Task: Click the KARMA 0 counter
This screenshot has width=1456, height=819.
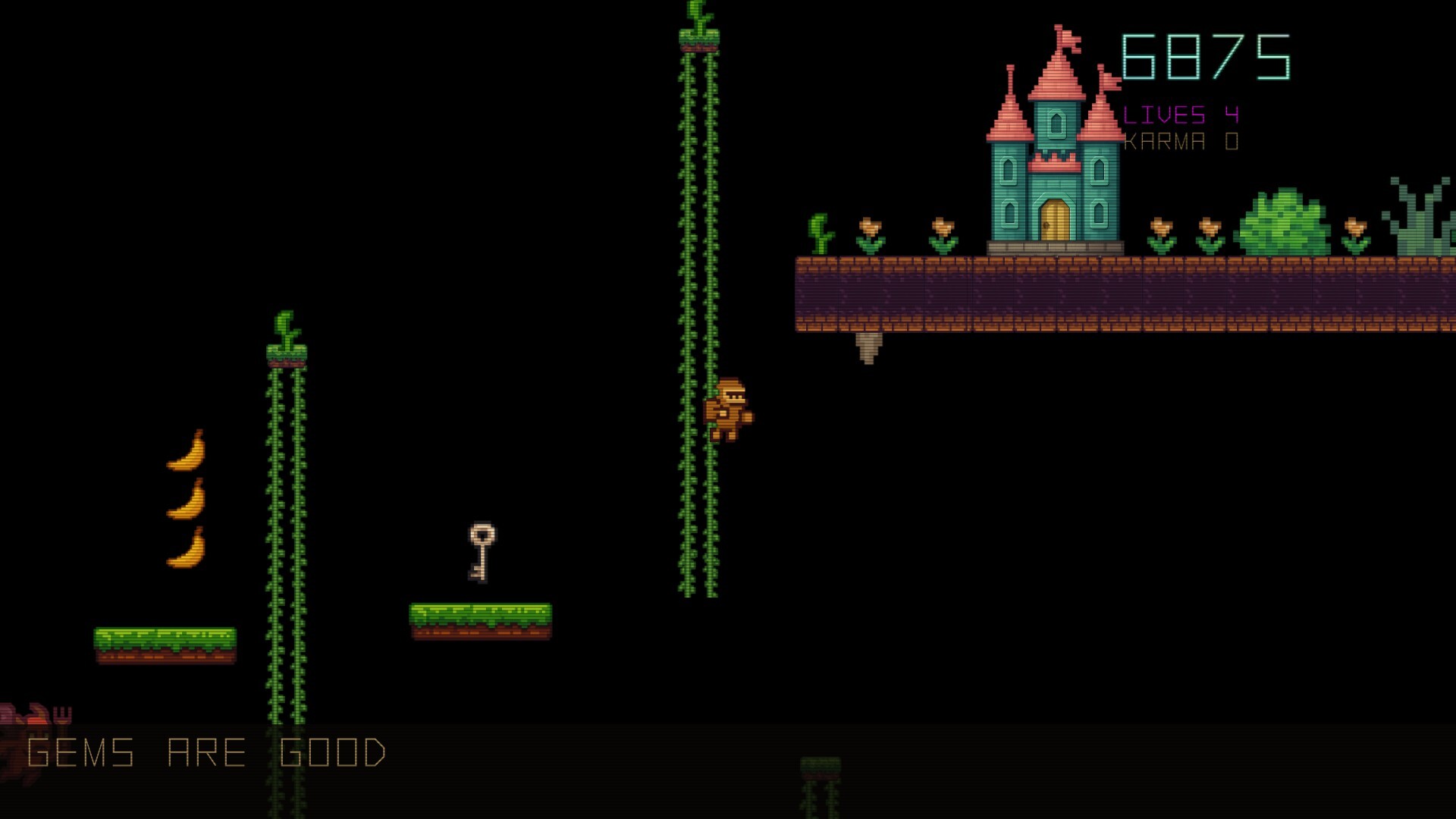Action: tap(1181, 140)
